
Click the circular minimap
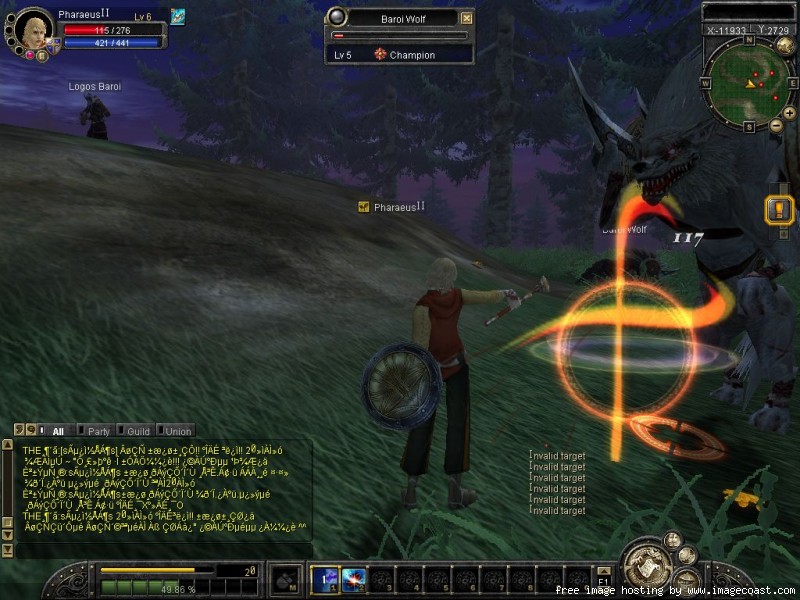coord(746,81)
